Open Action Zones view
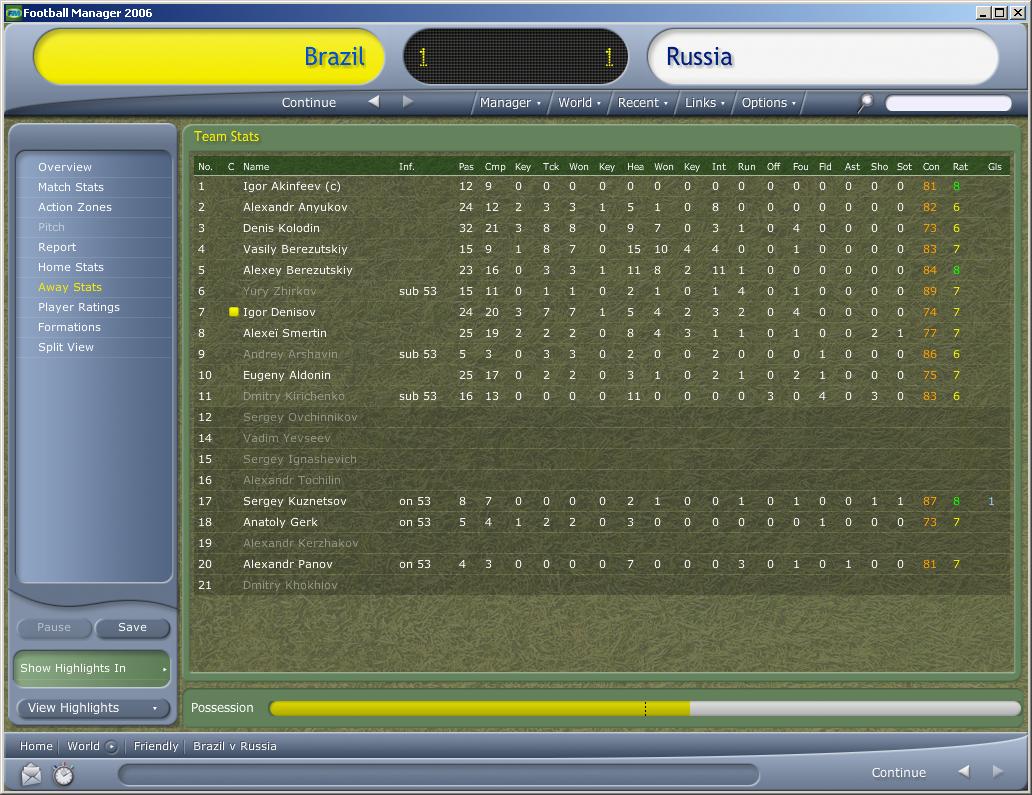The height and width of the screenshot is (795, 1032). [75, 207]
